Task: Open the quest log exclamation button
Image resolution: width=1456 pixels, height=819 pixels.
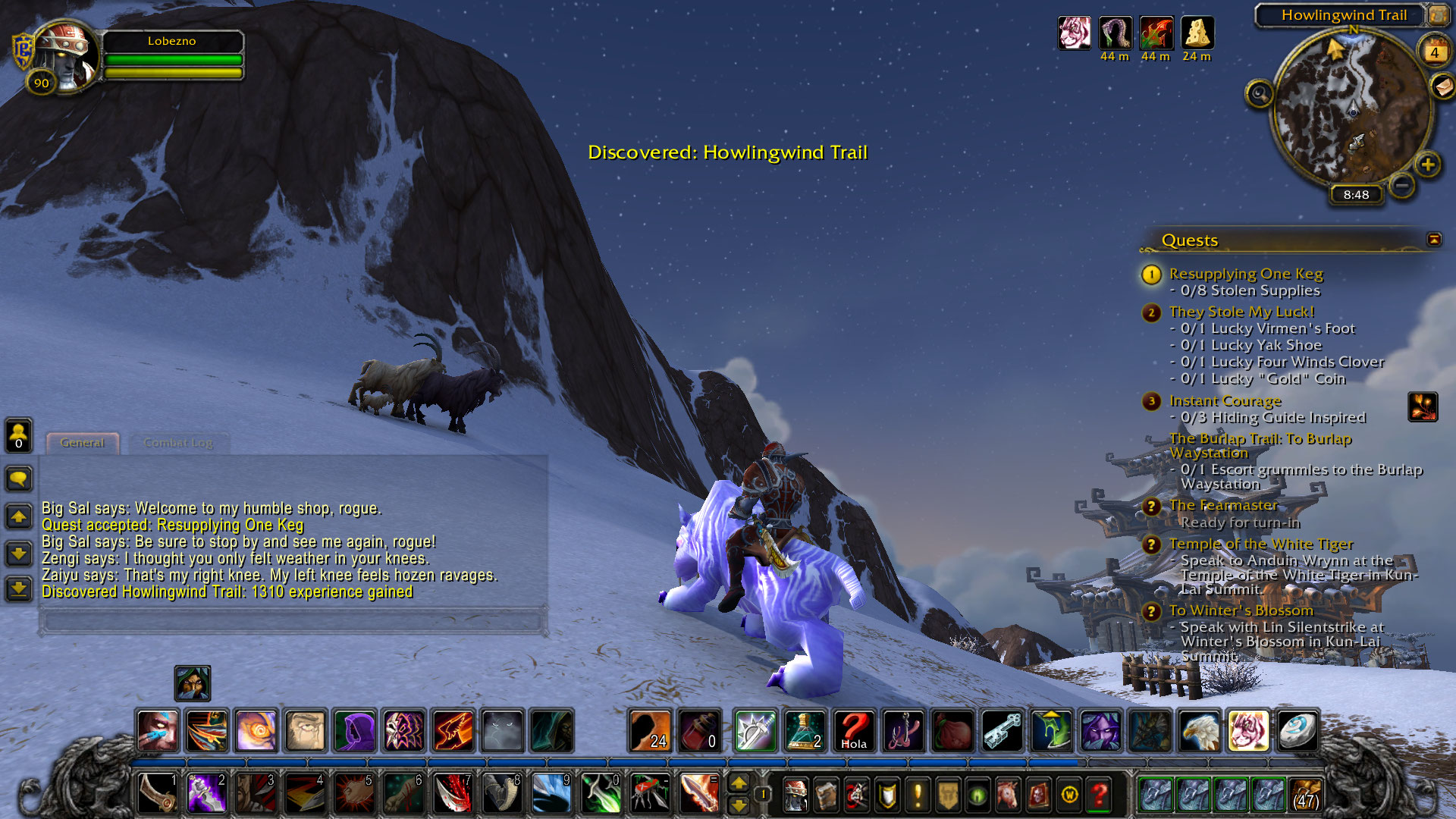Action: pos(918,795)
